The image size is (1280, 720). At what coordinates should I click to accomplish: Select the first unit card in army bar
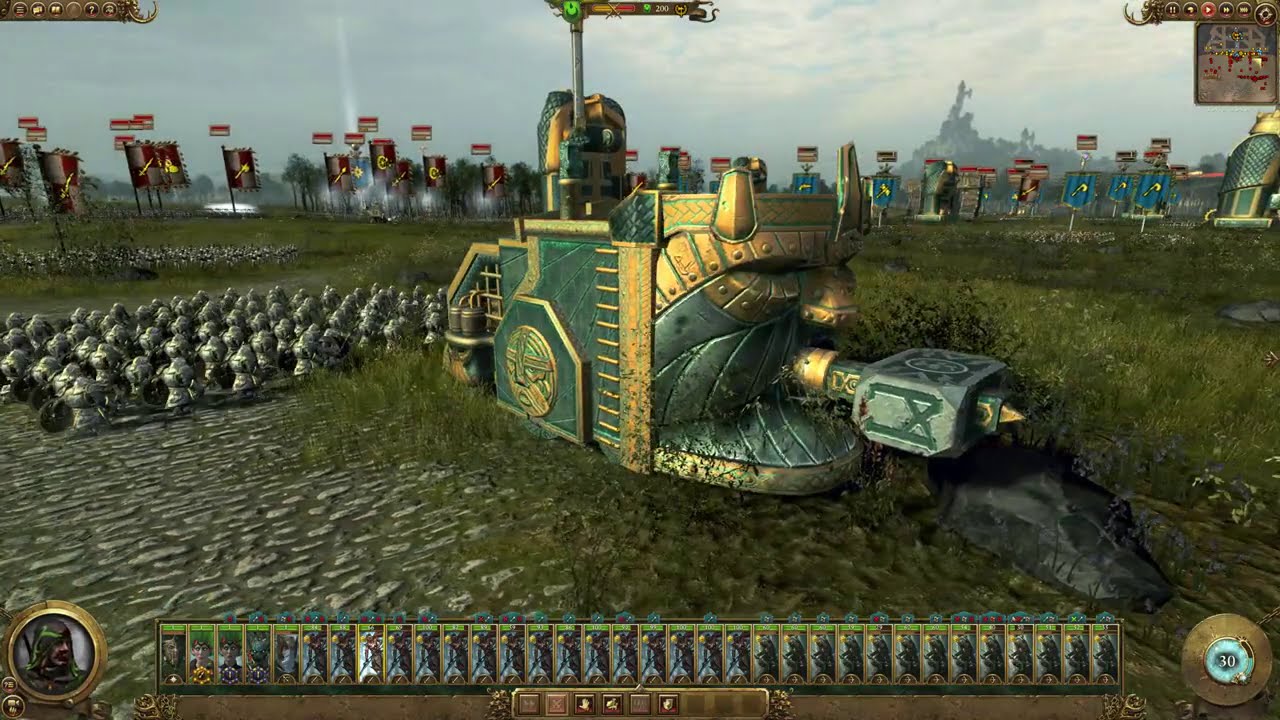pyautogui.click(x=173, y=654)
